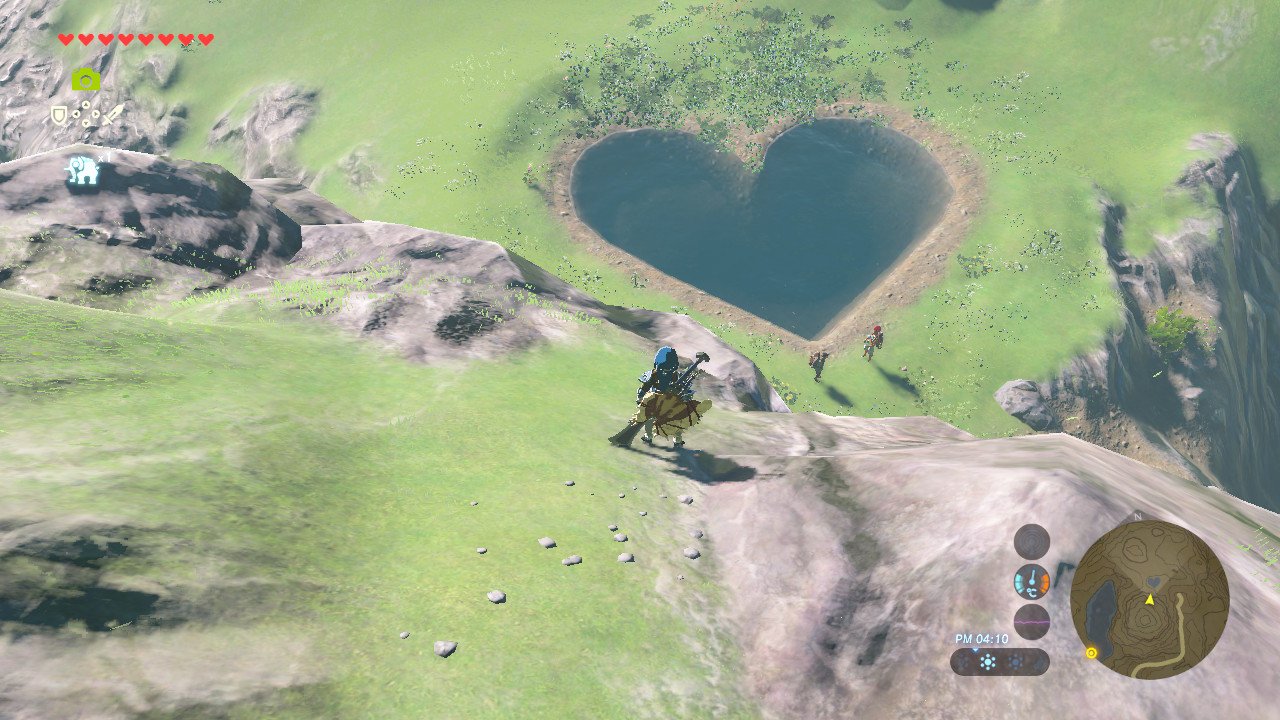This screenshot has height=720, width=1280.
Task: Toggle the d-pad right arrow
Action: click(96, 114)
